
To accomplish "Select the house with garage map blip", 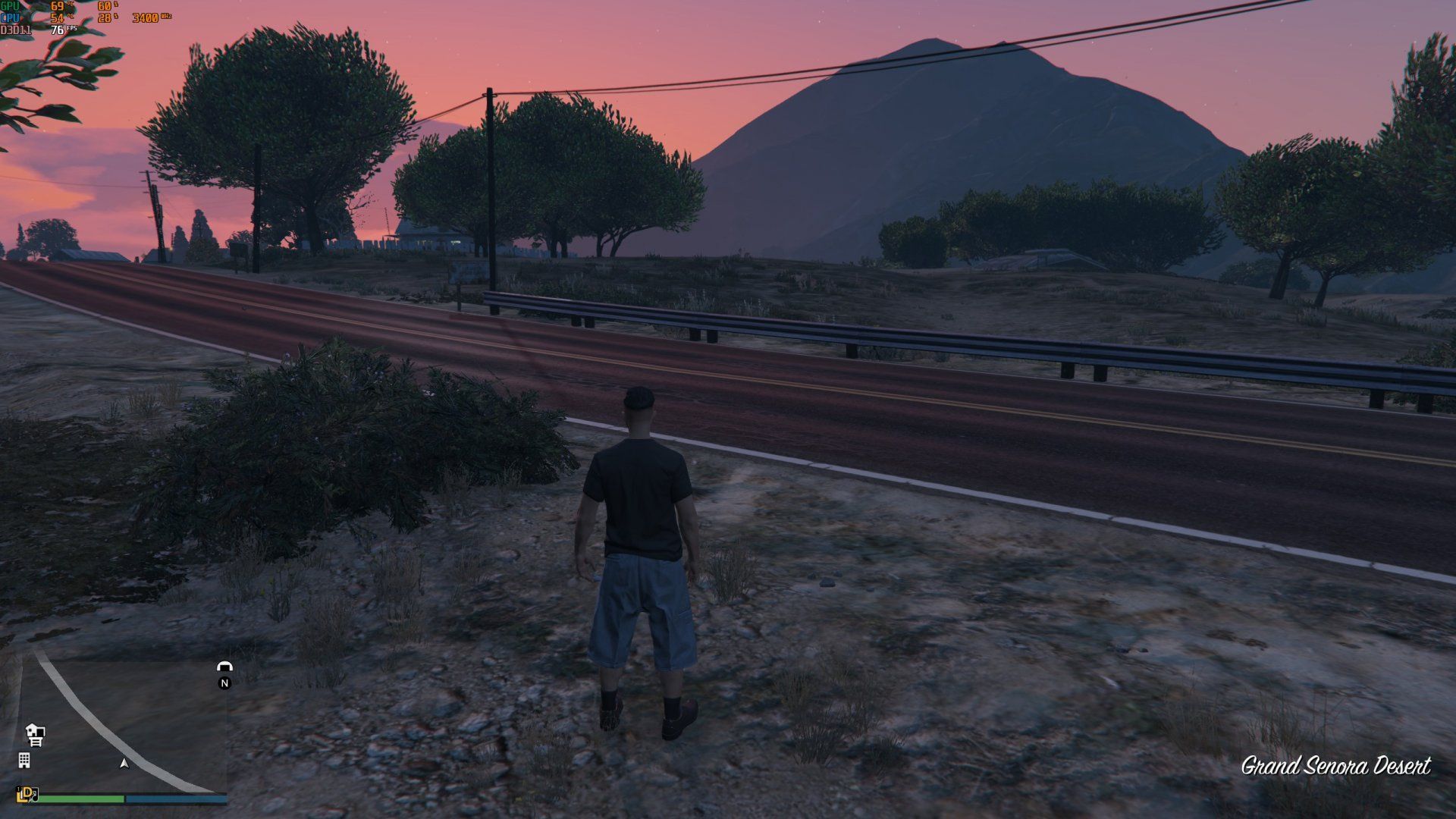I will (35, 733).
